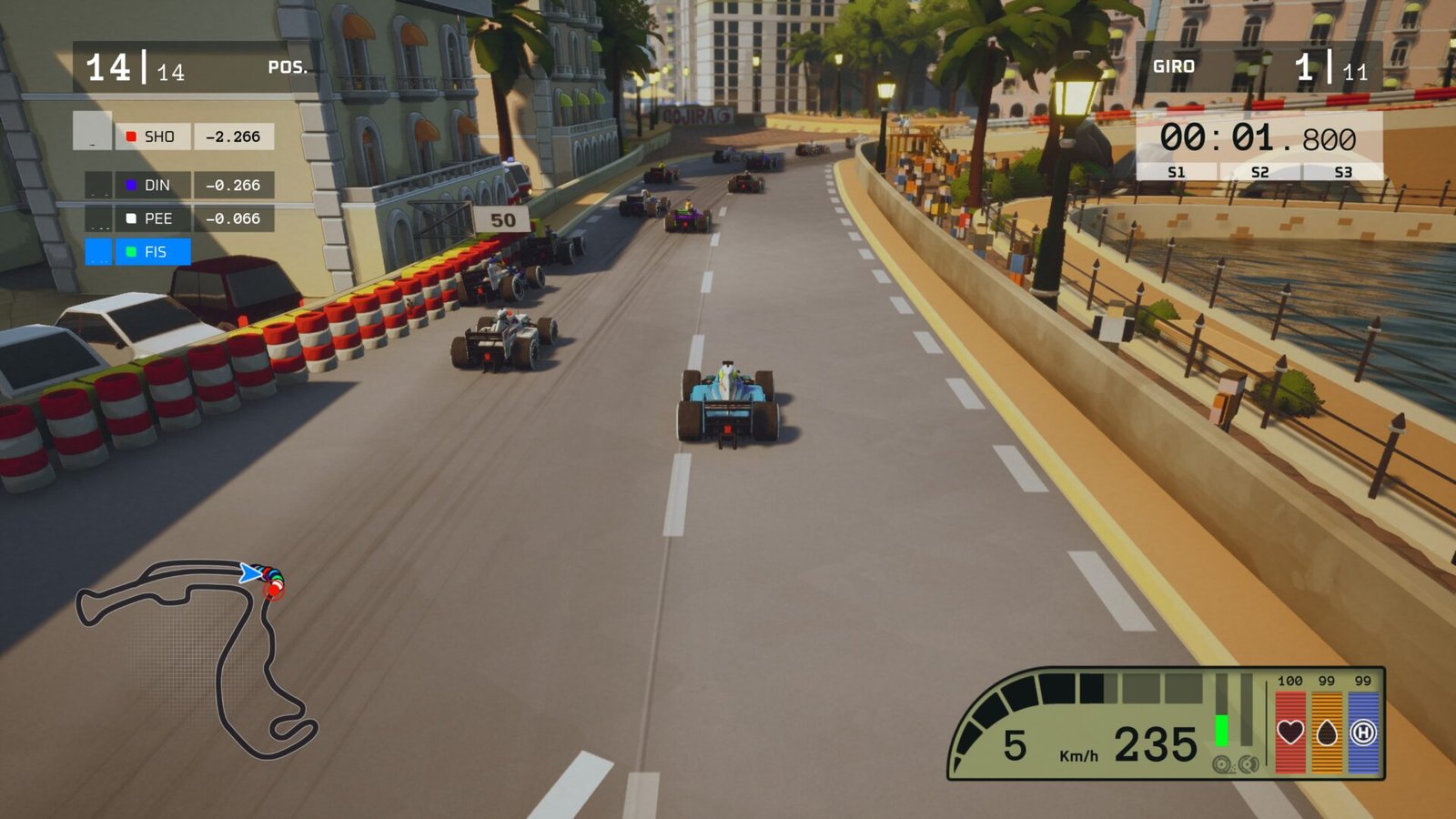Select the S1 sector time tab

click(x=1176, y=170)
